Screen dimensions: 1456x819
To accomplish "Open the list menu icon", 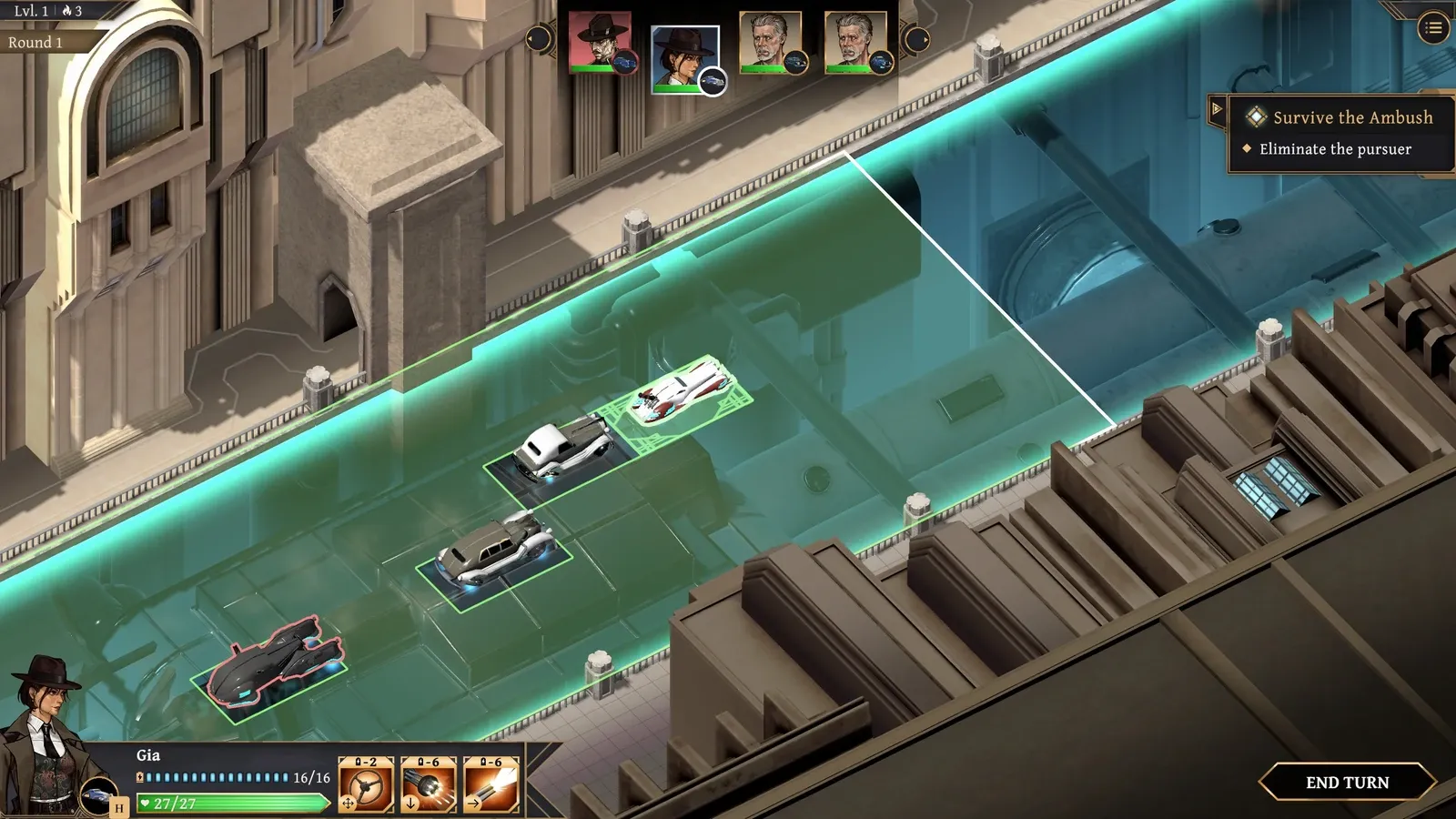I will (1433, 28).
